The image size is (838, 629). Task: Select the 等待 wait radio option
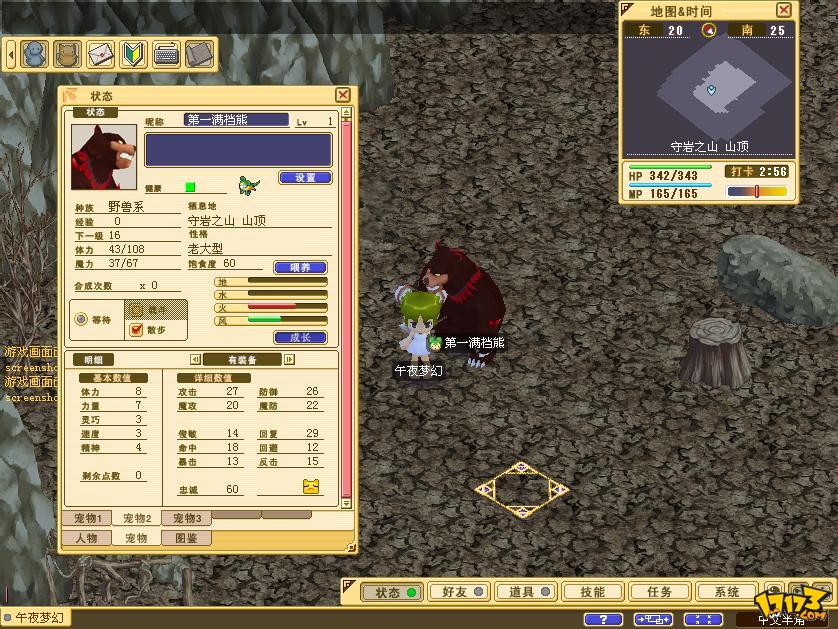click(x=82, y=321)
